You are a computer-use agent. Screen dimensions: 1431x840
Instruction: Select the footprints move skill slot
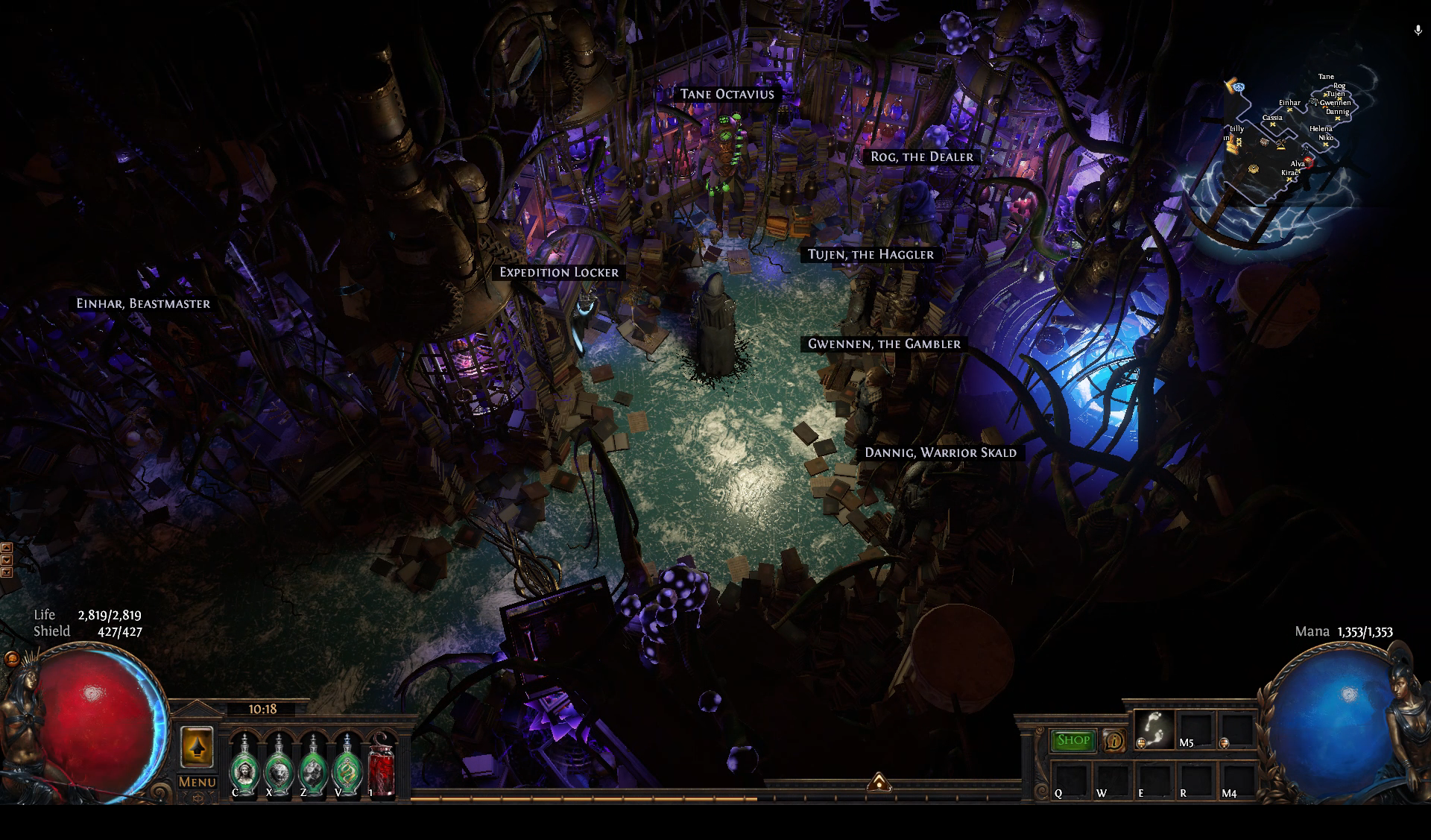[x=1154, y=728]
